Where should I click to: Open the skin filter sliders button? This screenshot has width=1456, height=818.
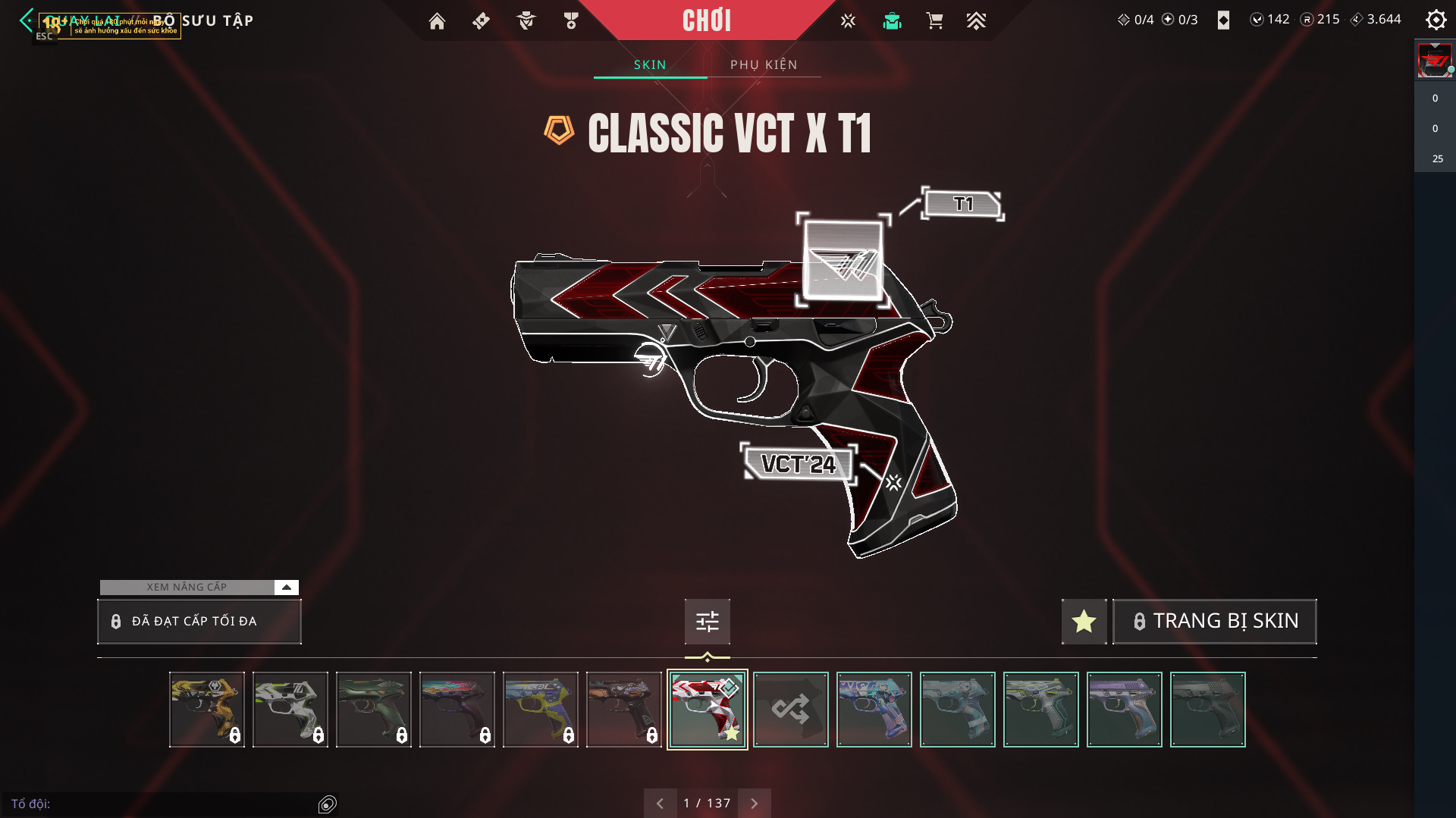coord(707,621)
